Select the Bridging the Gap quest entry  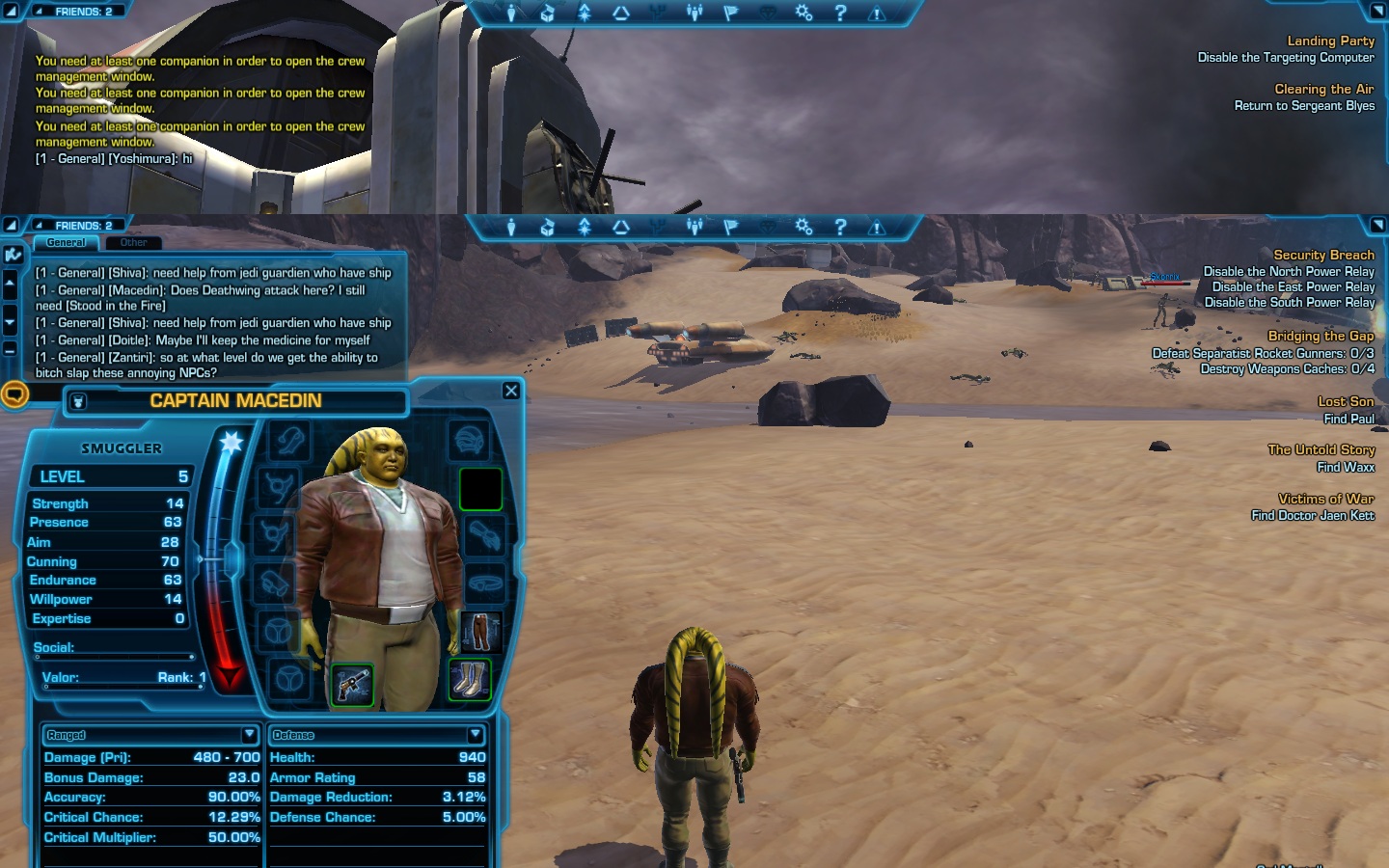(x=1321, y=337)
